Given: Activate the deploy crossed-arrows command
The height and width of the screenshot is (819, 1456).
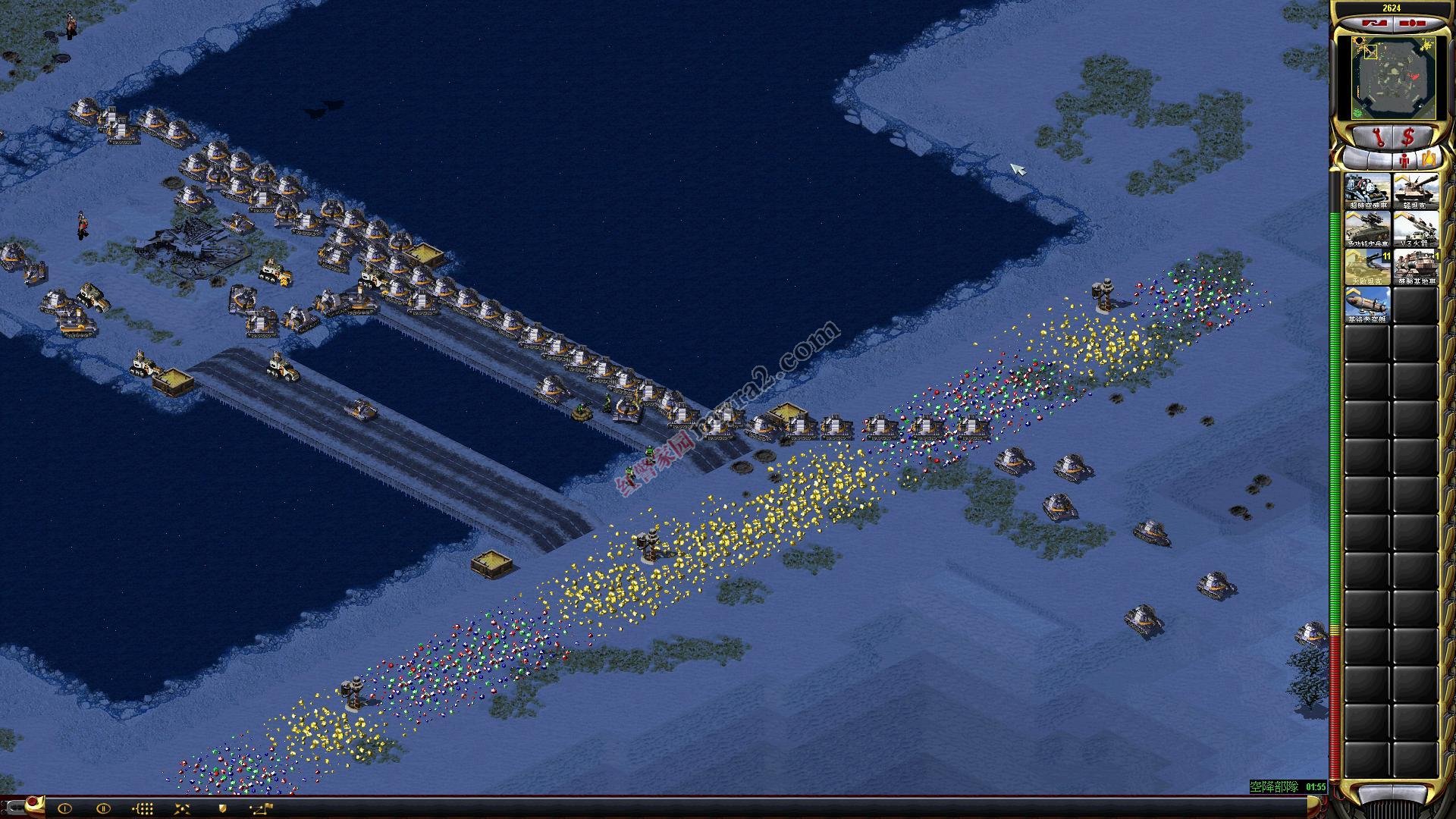Looking at the screenshot, I should click(183, 808).
